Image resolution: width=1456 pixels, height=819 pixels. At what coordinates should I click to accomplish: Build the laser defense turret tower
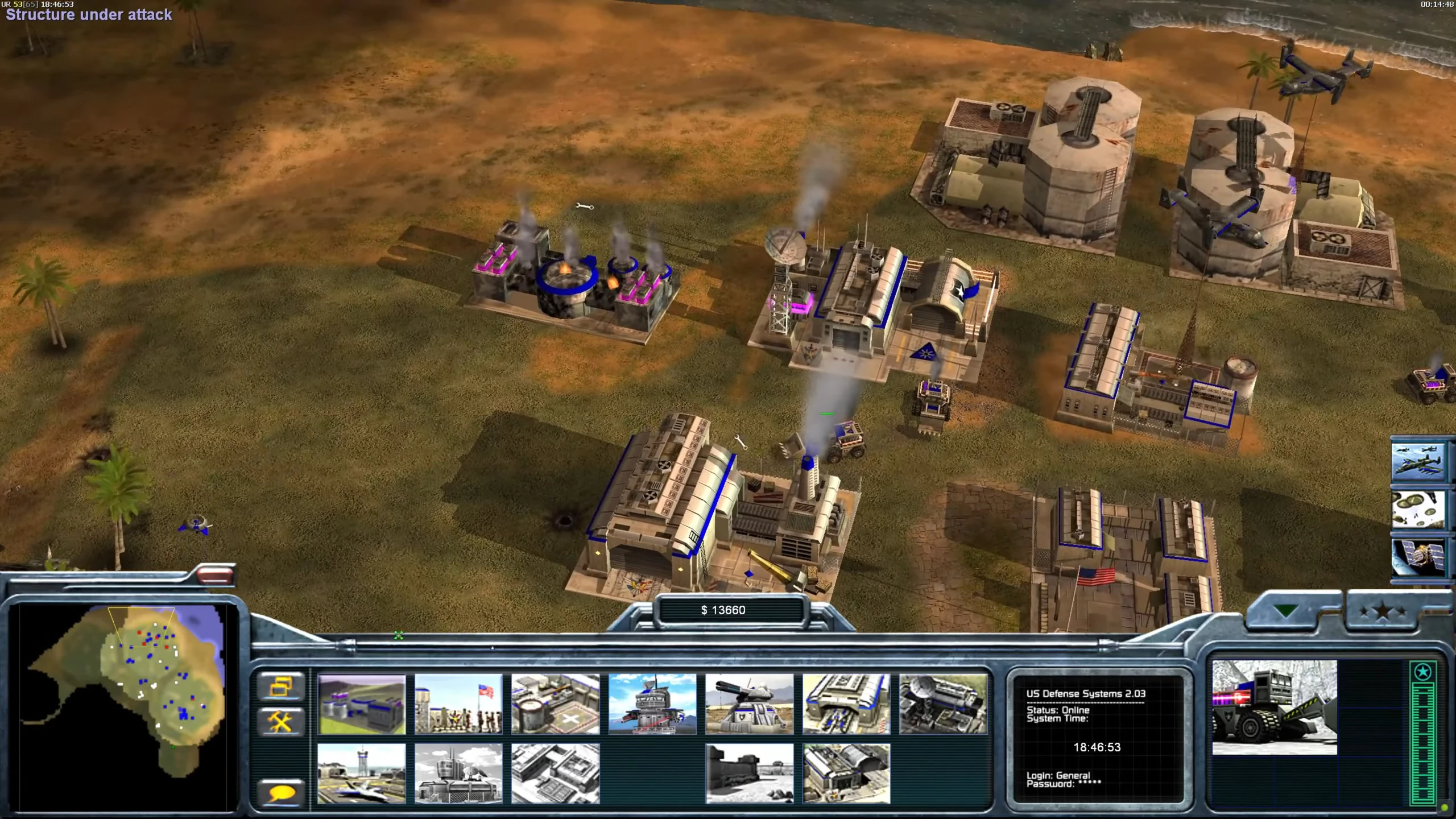pyautogui.click(x=652, y=704)
